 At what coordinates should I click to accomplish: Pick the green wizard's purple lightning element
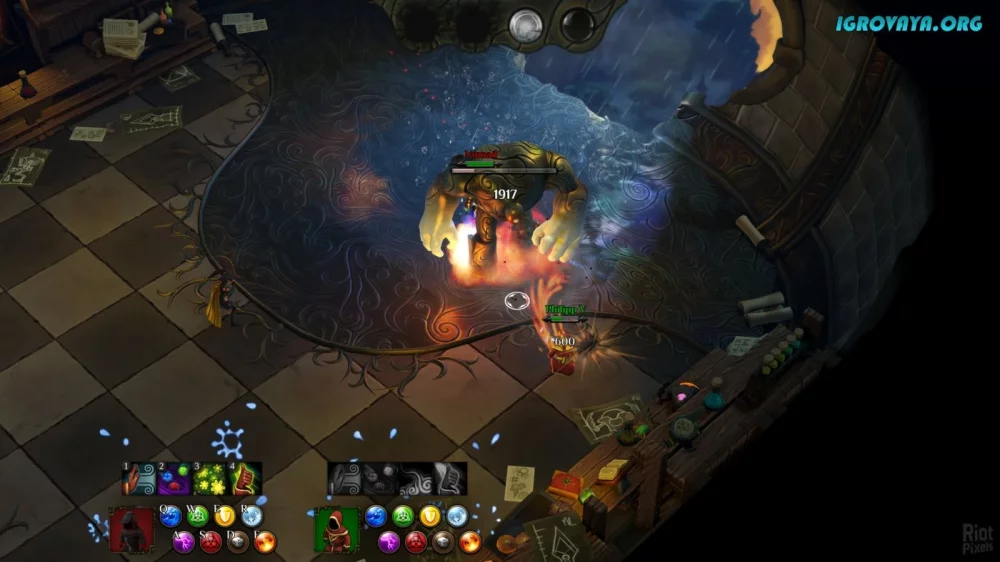pos(389,542)
